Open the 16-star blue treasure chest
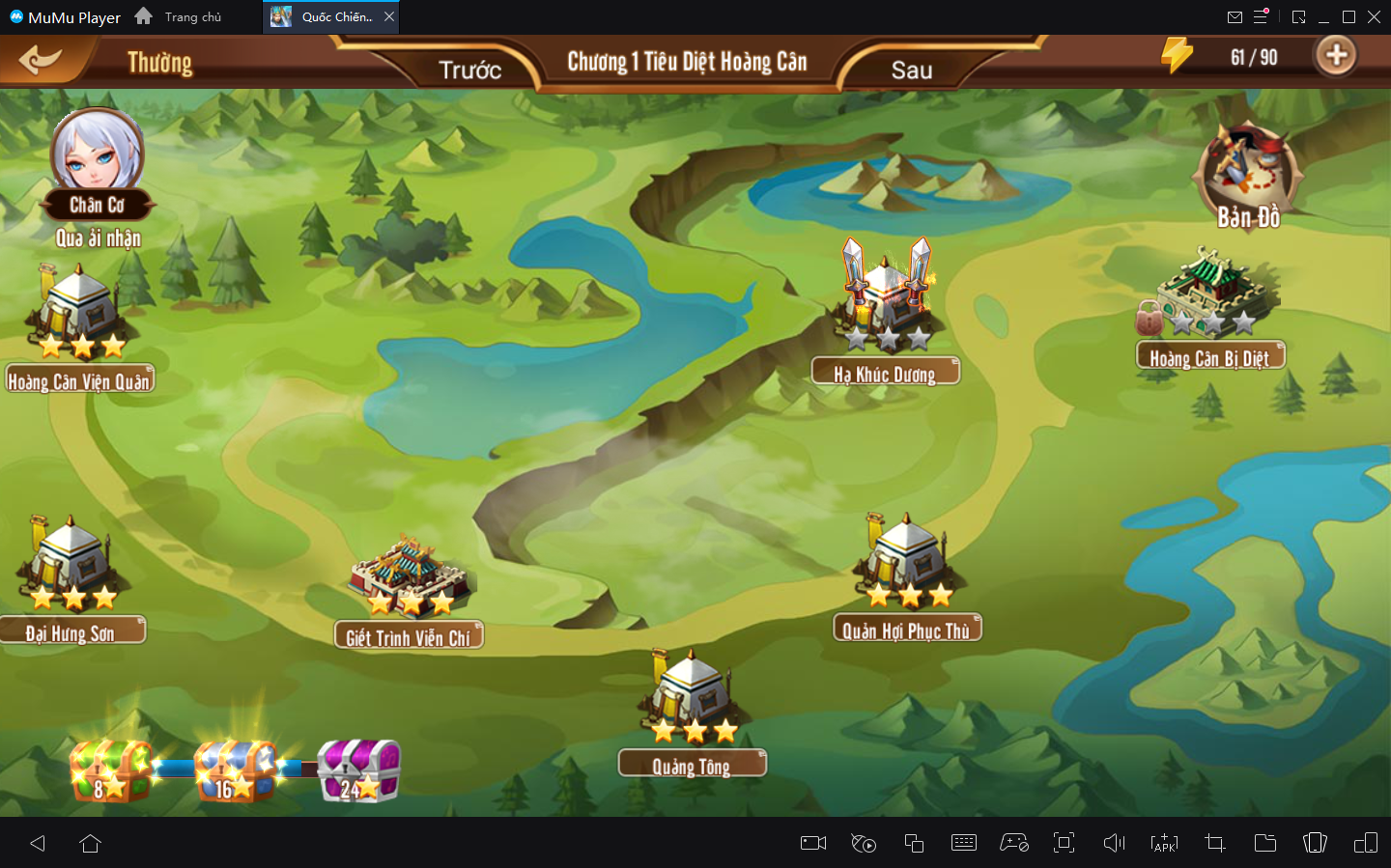 [235, 770]
